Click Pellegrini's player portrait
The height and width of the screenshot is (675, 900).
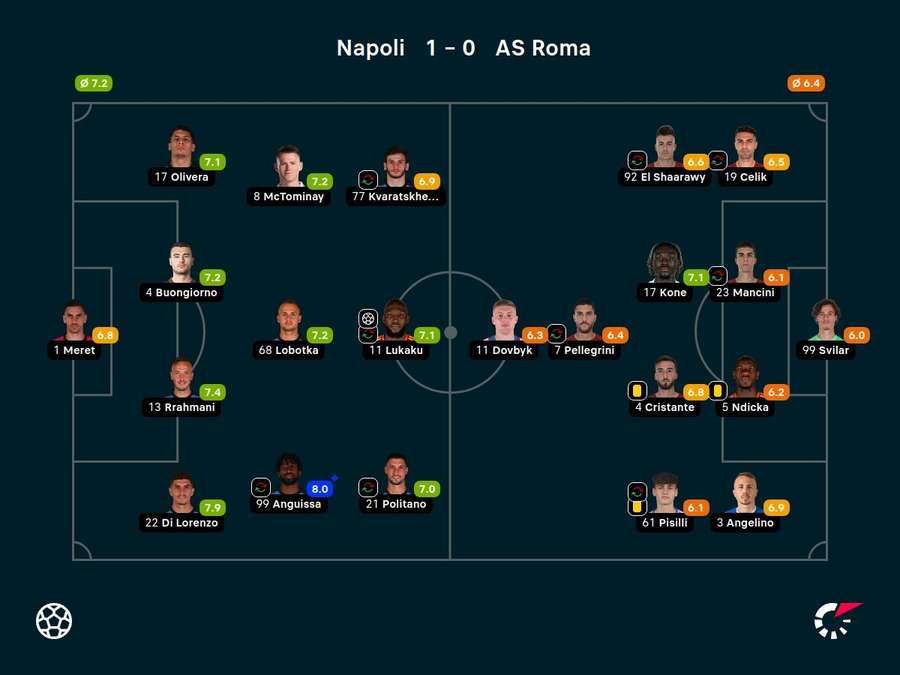pos(585,322)
